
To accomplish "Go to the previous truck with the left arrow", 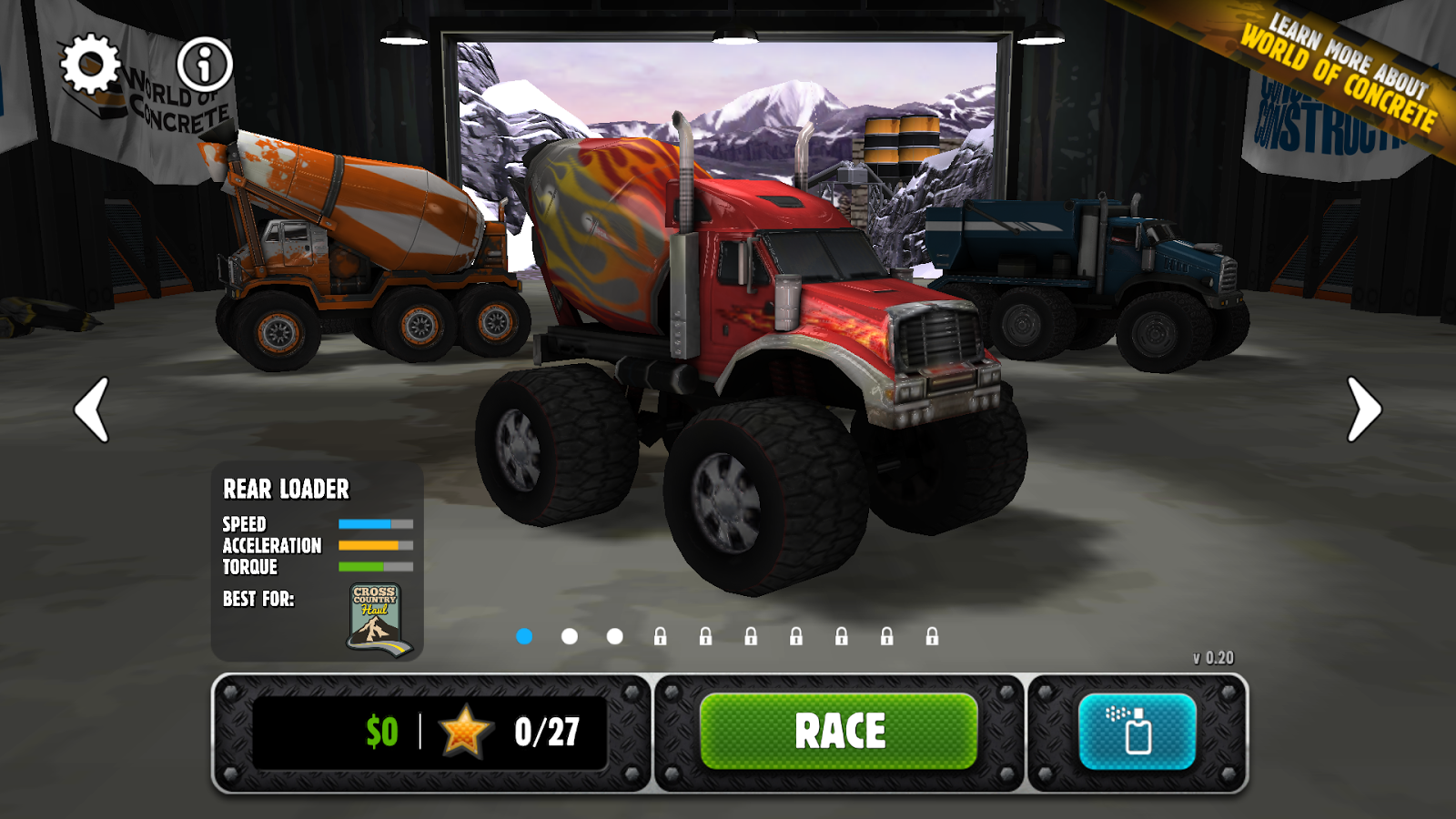I will pyautogui.click(x=91, y=410).
